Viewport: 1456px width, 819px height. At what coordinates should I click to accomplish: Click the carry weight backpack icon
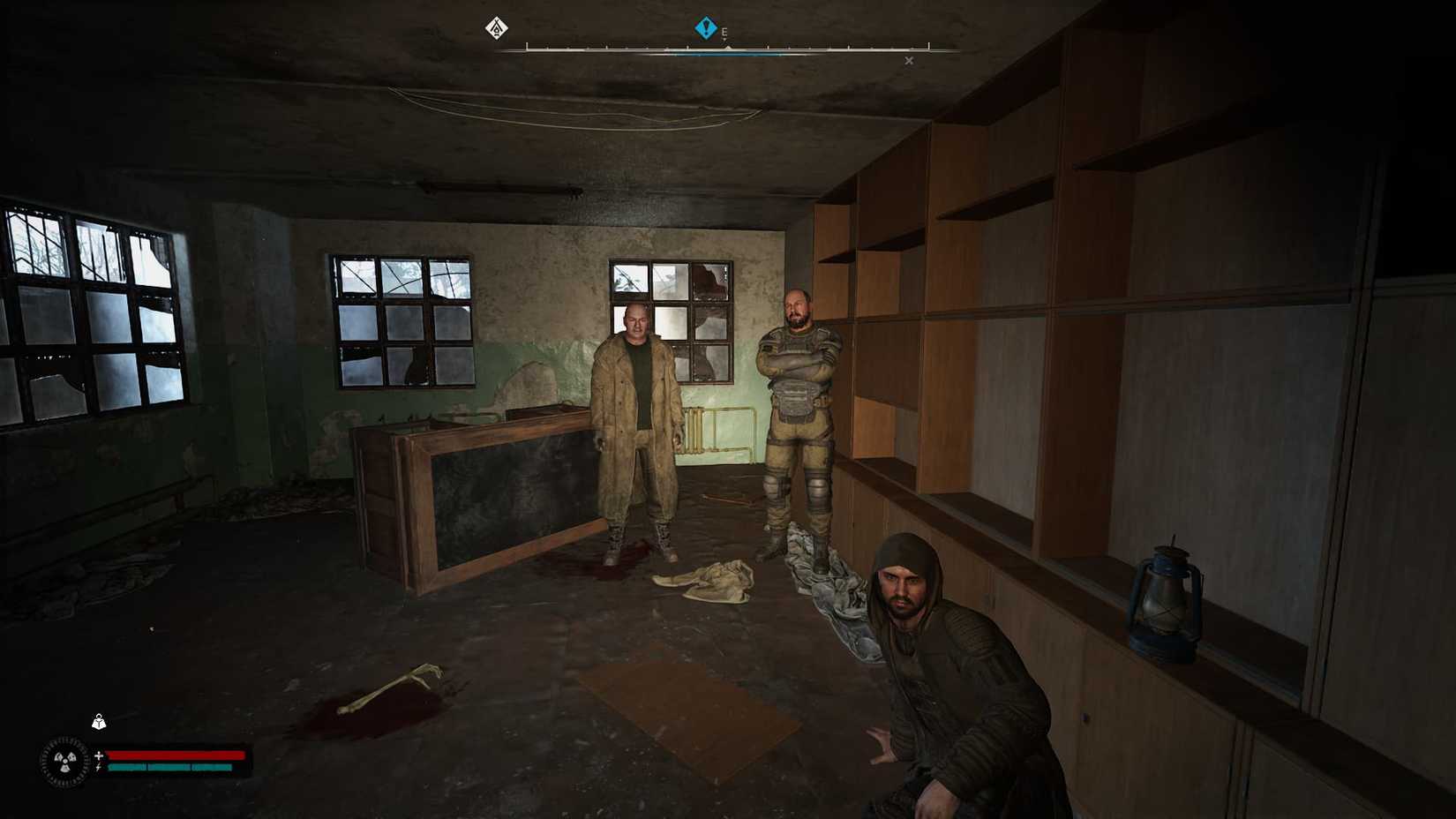100,721
